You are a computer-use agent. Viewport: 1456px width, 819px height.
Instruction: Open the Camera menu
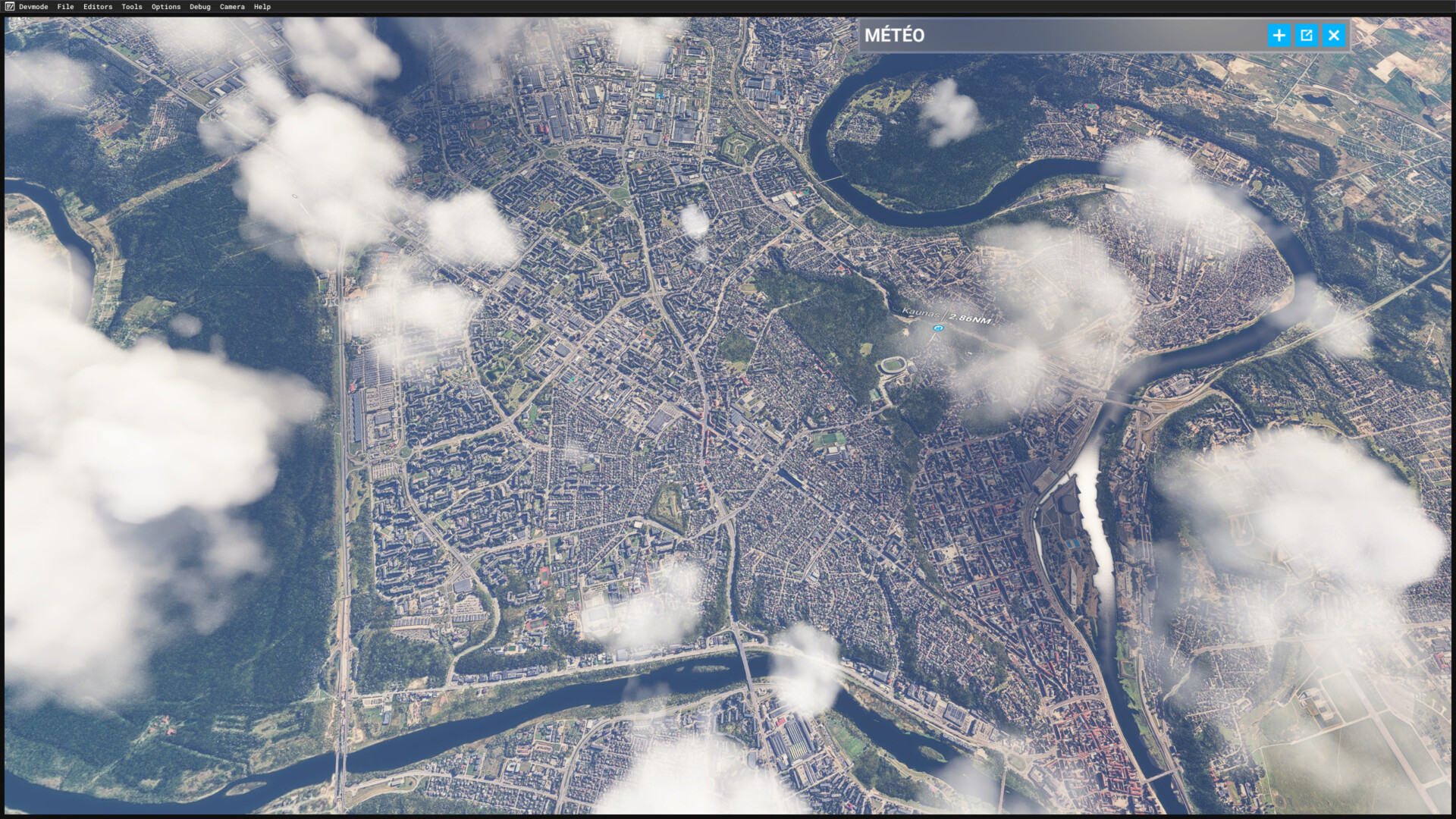(x=232, y=7)
